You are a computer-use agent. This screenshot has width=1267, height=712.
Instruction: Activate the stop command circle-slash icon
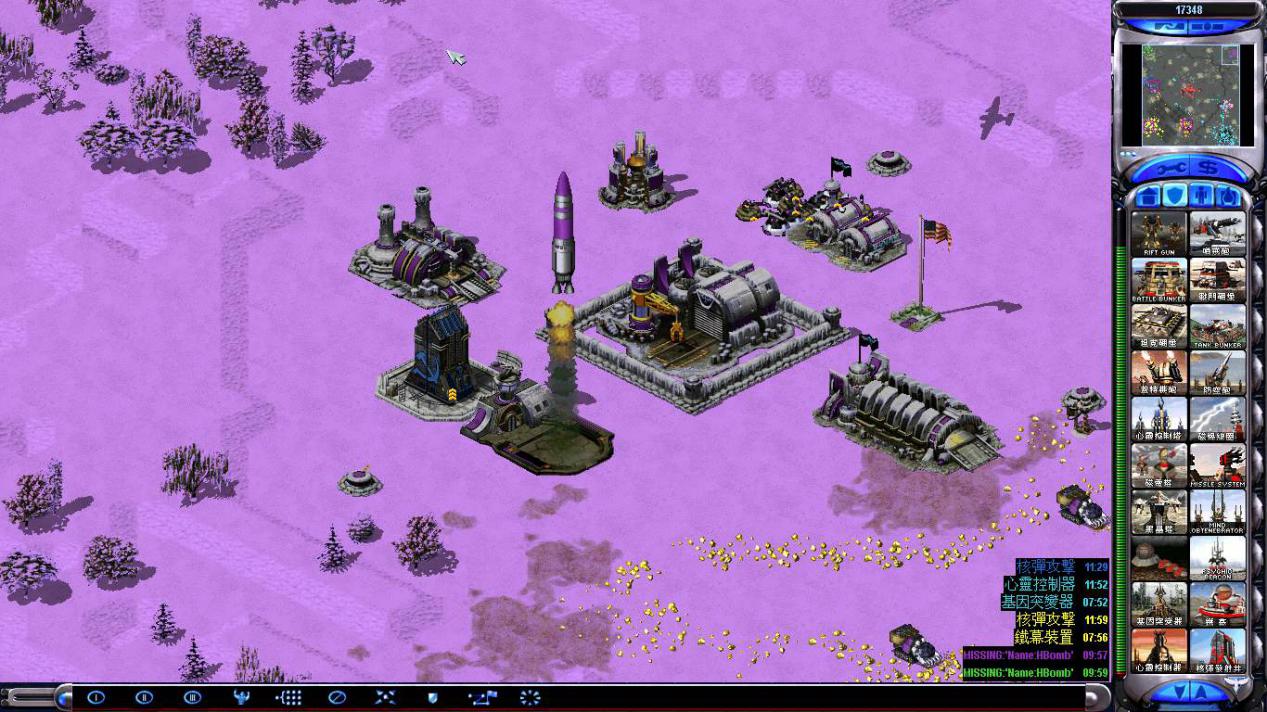pos(337,697)
